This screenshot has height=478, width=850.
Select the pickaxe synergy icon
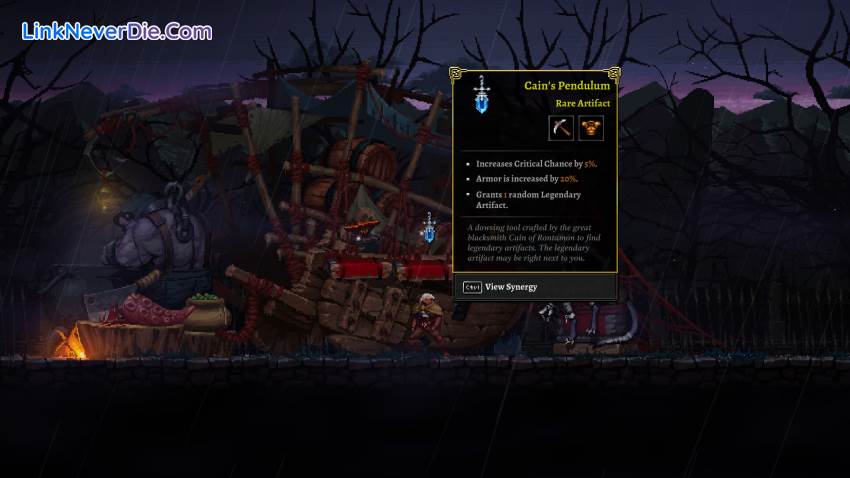(x=561, y=128)
